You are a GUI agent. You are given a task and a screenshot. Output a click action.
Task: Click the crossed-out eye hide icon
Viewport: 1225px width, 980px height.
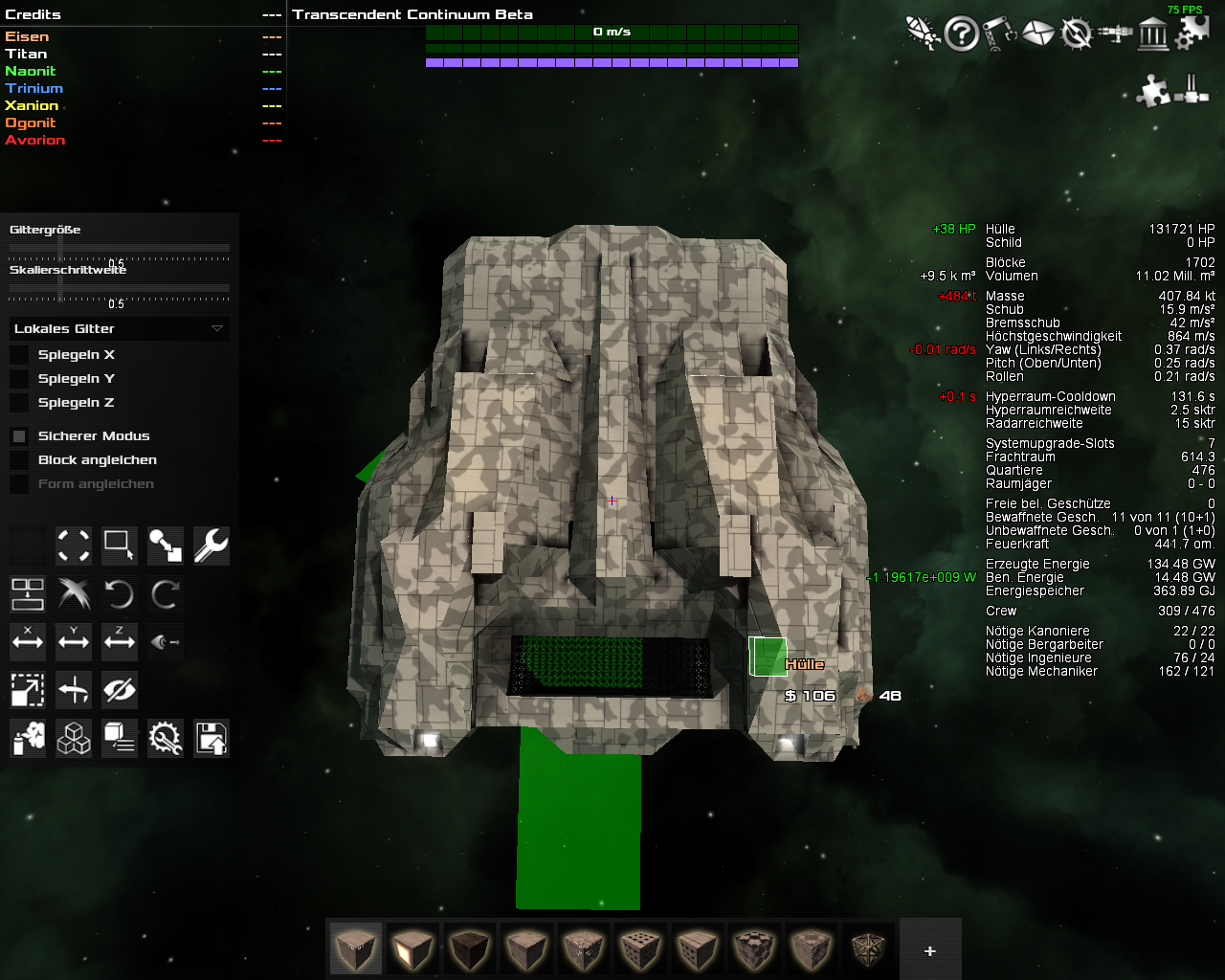(x=120, y=689)
